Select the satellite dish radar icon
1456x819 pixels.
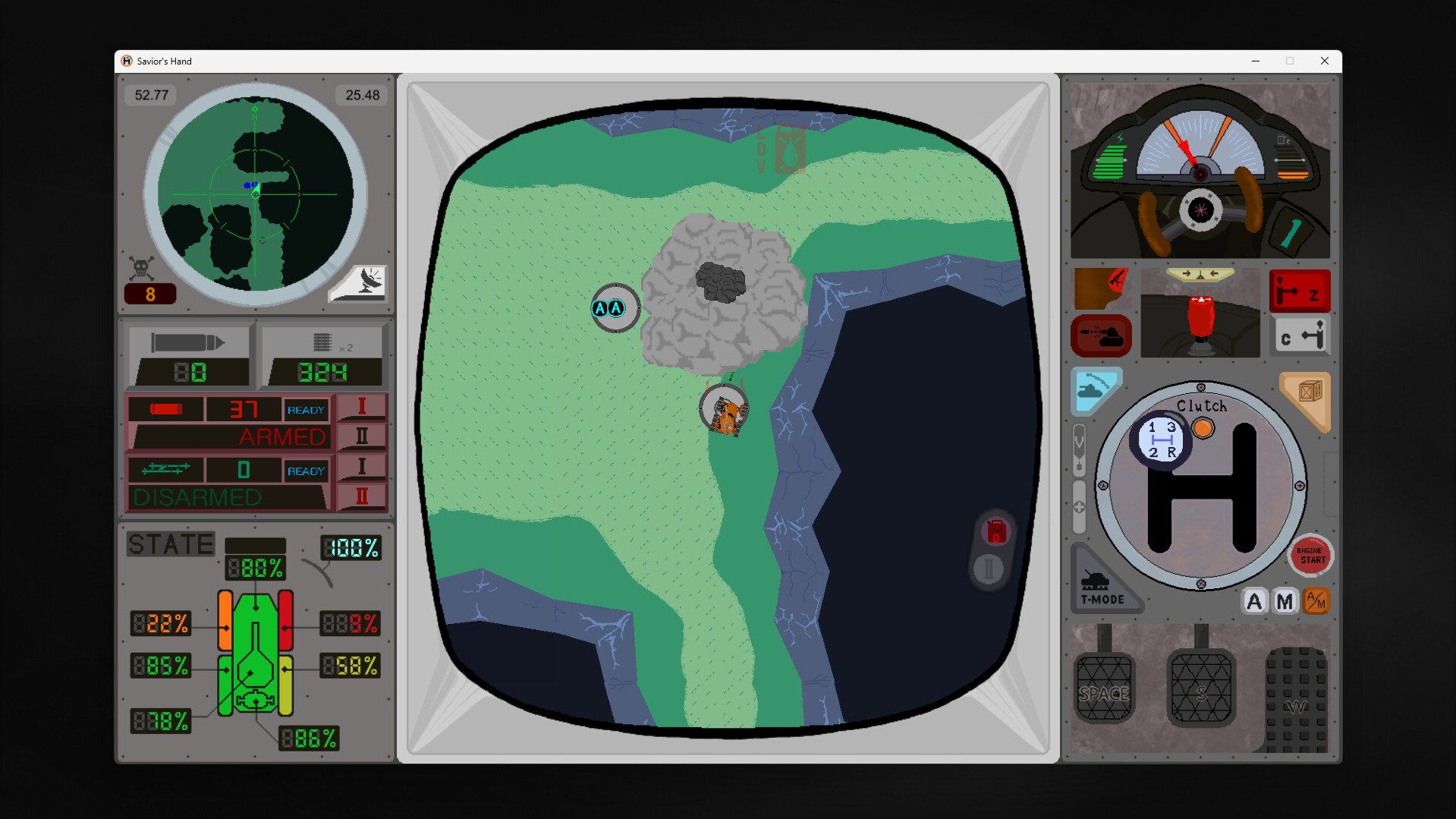357,284
